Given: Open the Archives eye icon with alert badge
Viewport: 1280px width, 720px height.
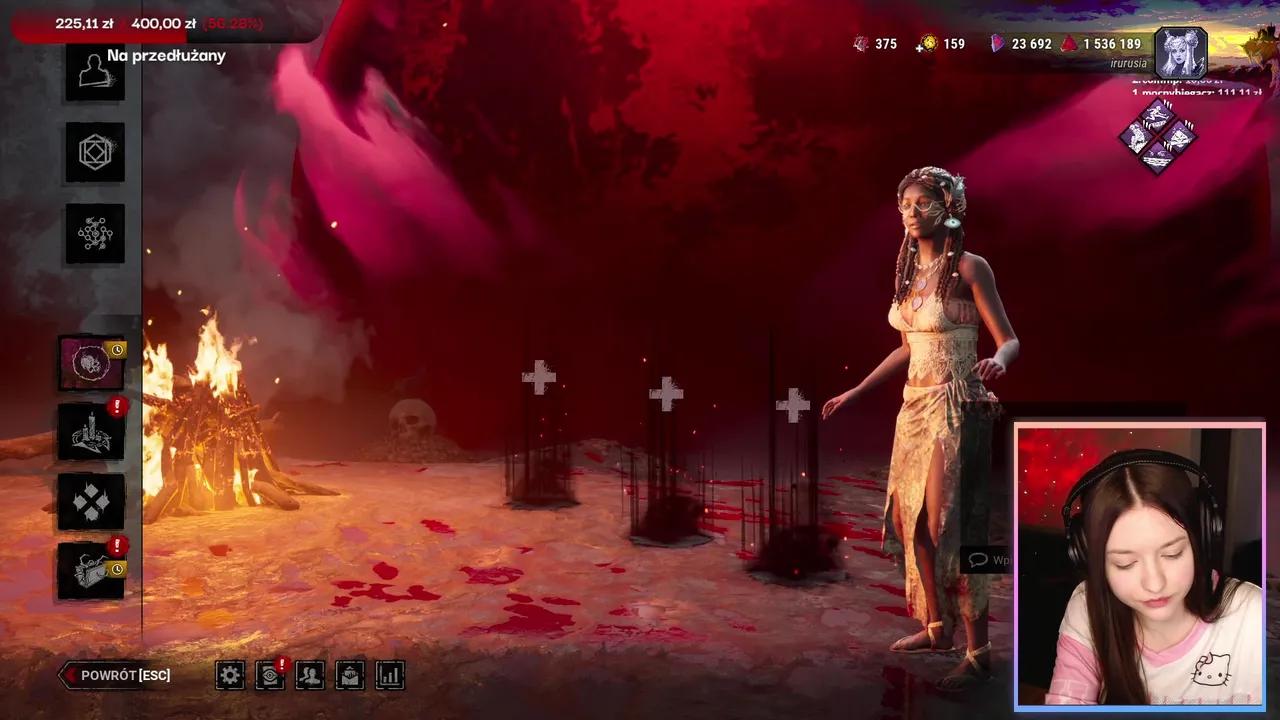Looking at the screenshot, I should tap(270, 675).
